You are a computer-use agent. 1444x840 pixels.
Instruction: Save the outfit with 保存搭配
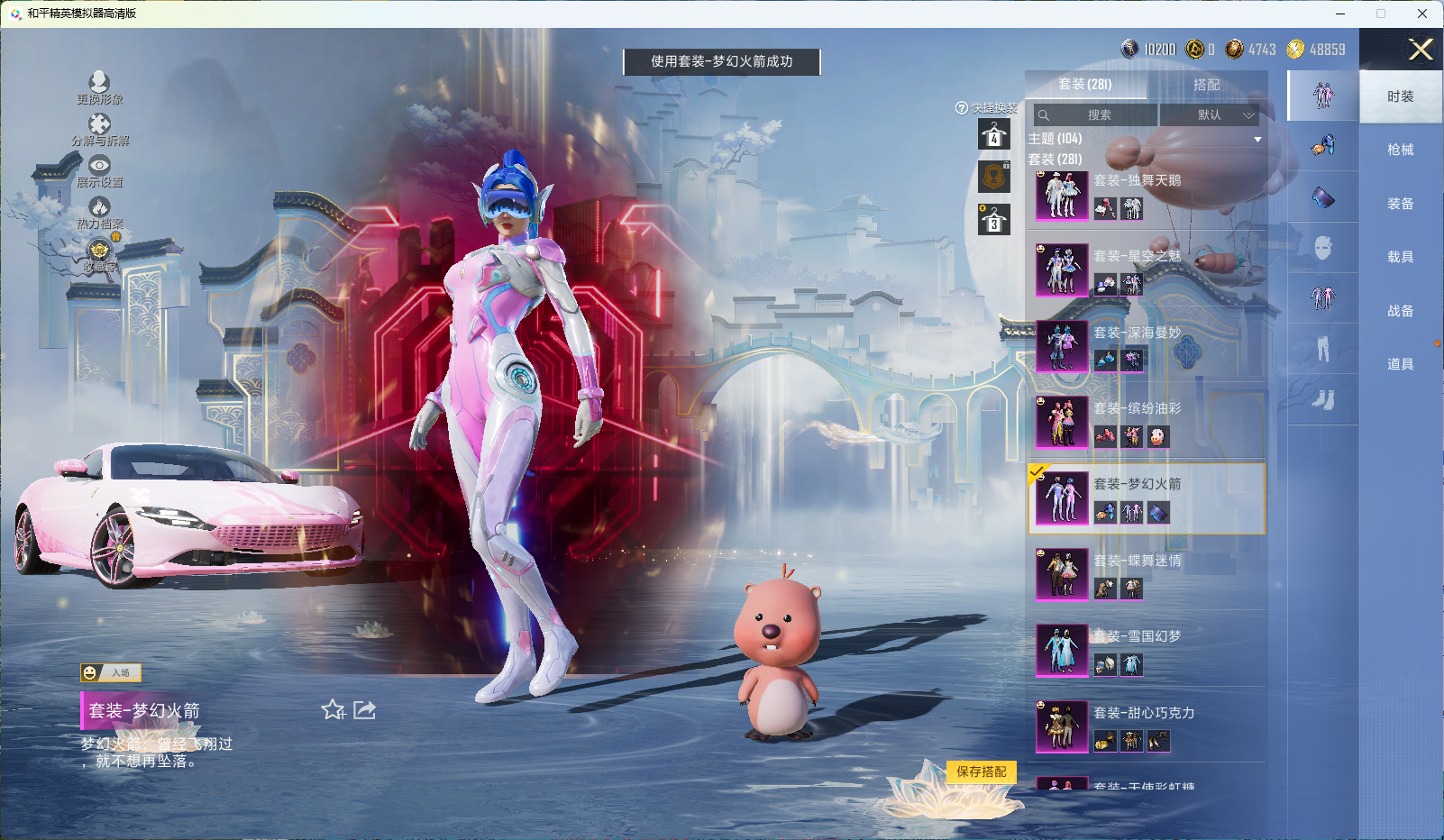982,772
